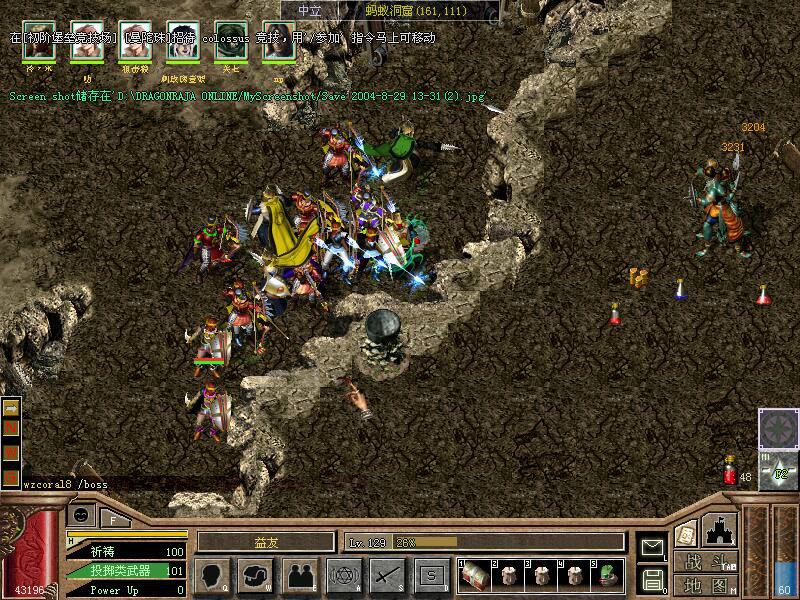Open the crossed sword skill button
This screenshot has height=600, width=800.
pyautogui.click(x=387, y=575)
